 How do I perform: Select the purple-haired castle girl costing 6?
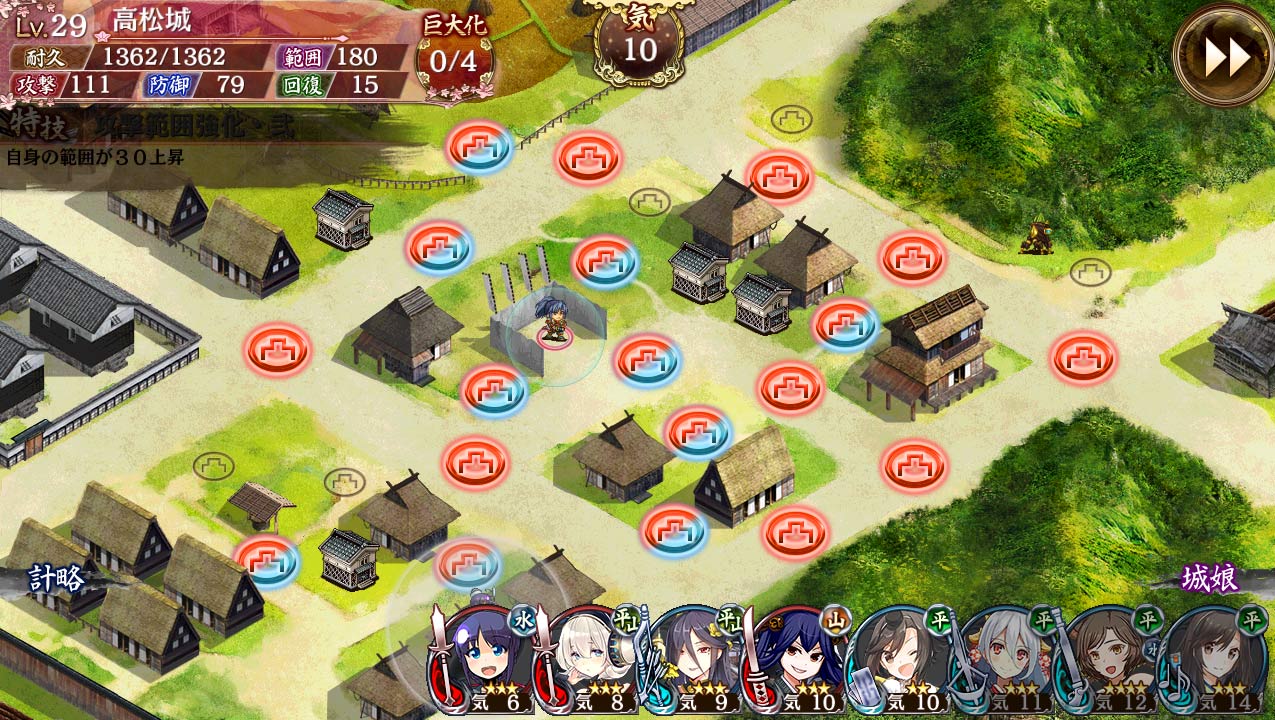click(485, 660)
